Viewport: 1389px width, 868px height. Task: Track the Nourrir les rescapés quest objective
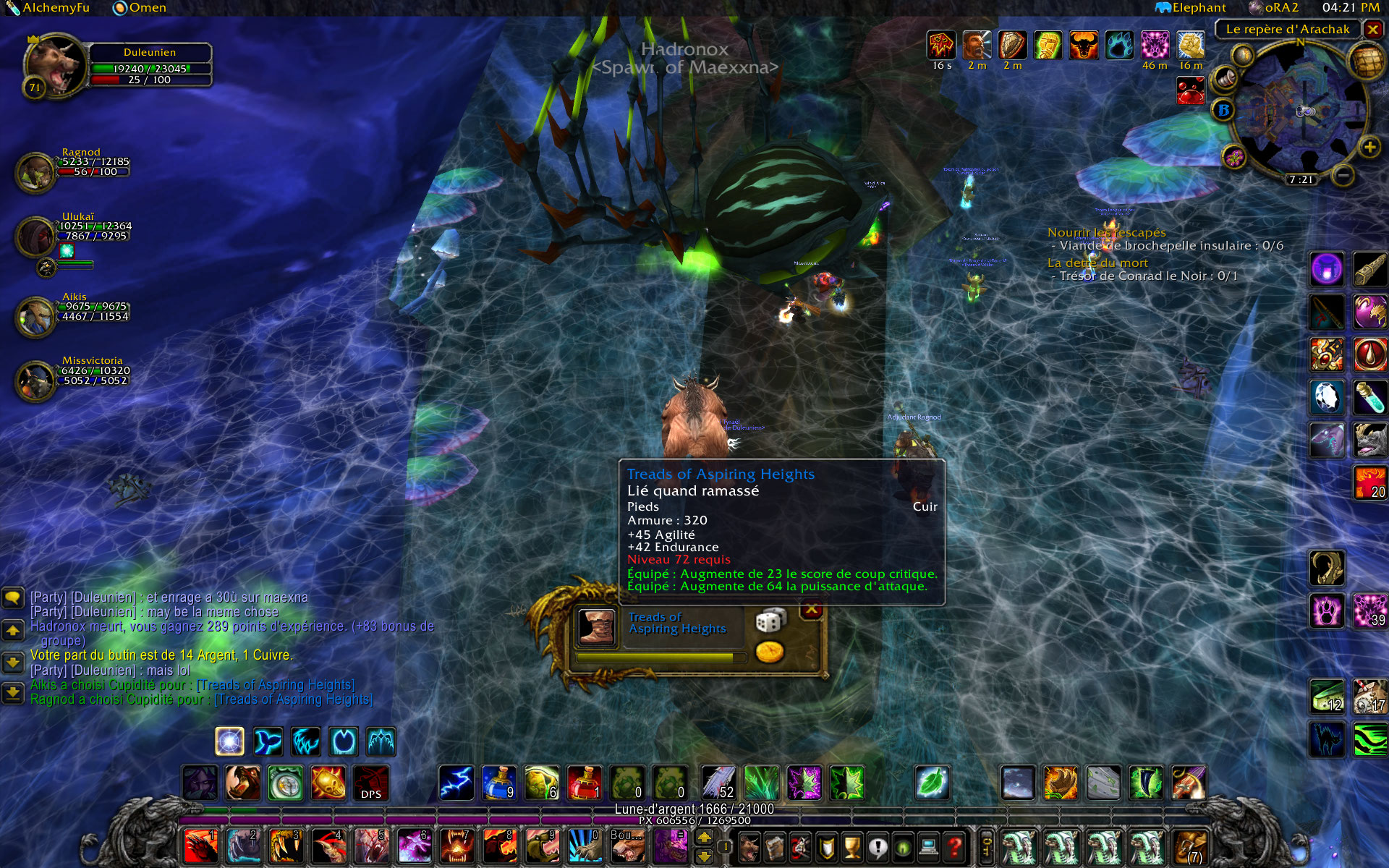coord(1106,232)
